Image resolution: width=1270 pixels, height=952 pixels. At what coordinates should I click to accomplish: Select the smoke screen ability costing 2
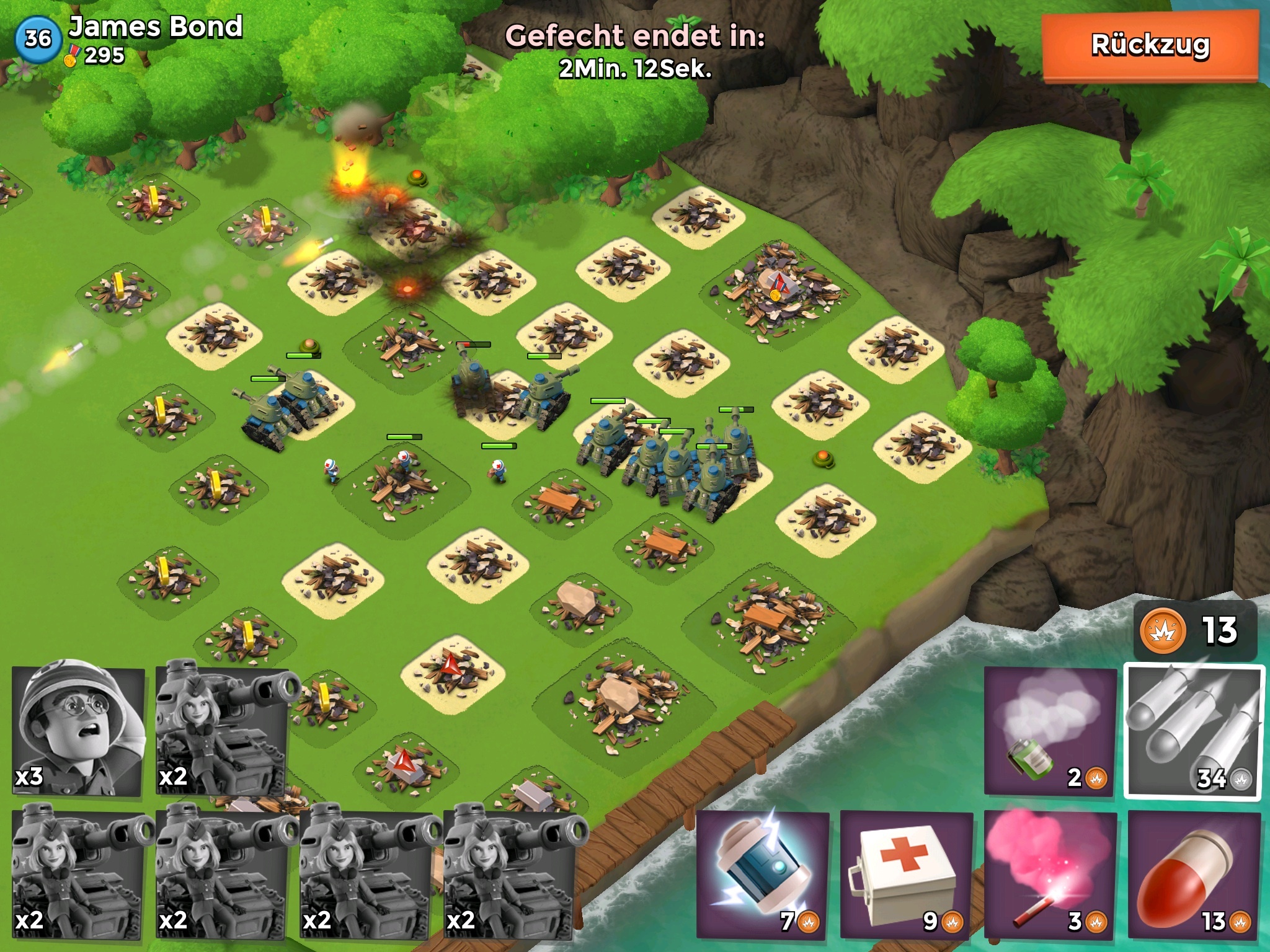click(1050, 731)
